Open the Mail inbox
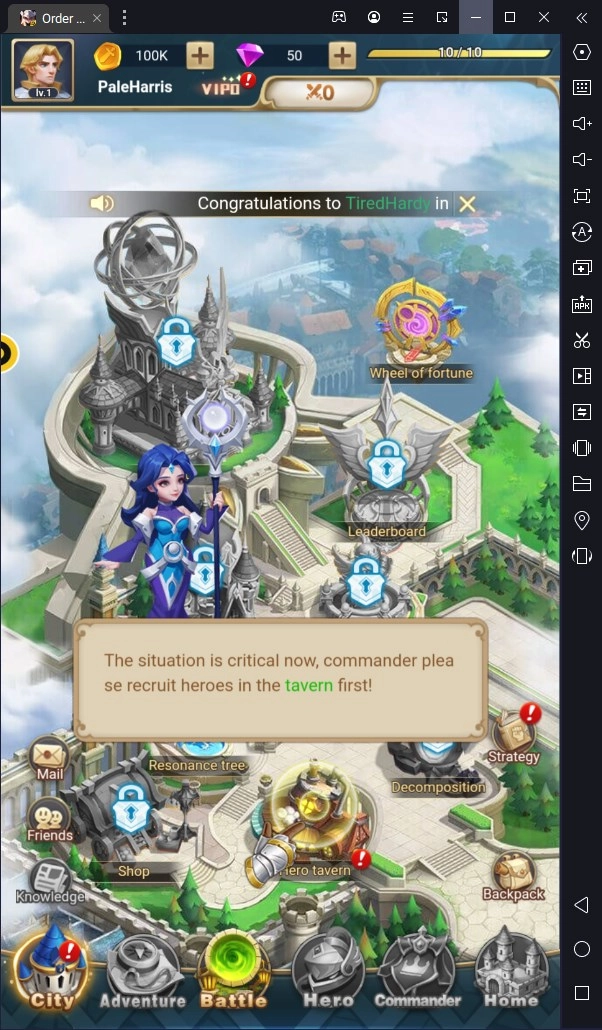The height and width of the screenshot is (1030, 602). coord(50,758)
